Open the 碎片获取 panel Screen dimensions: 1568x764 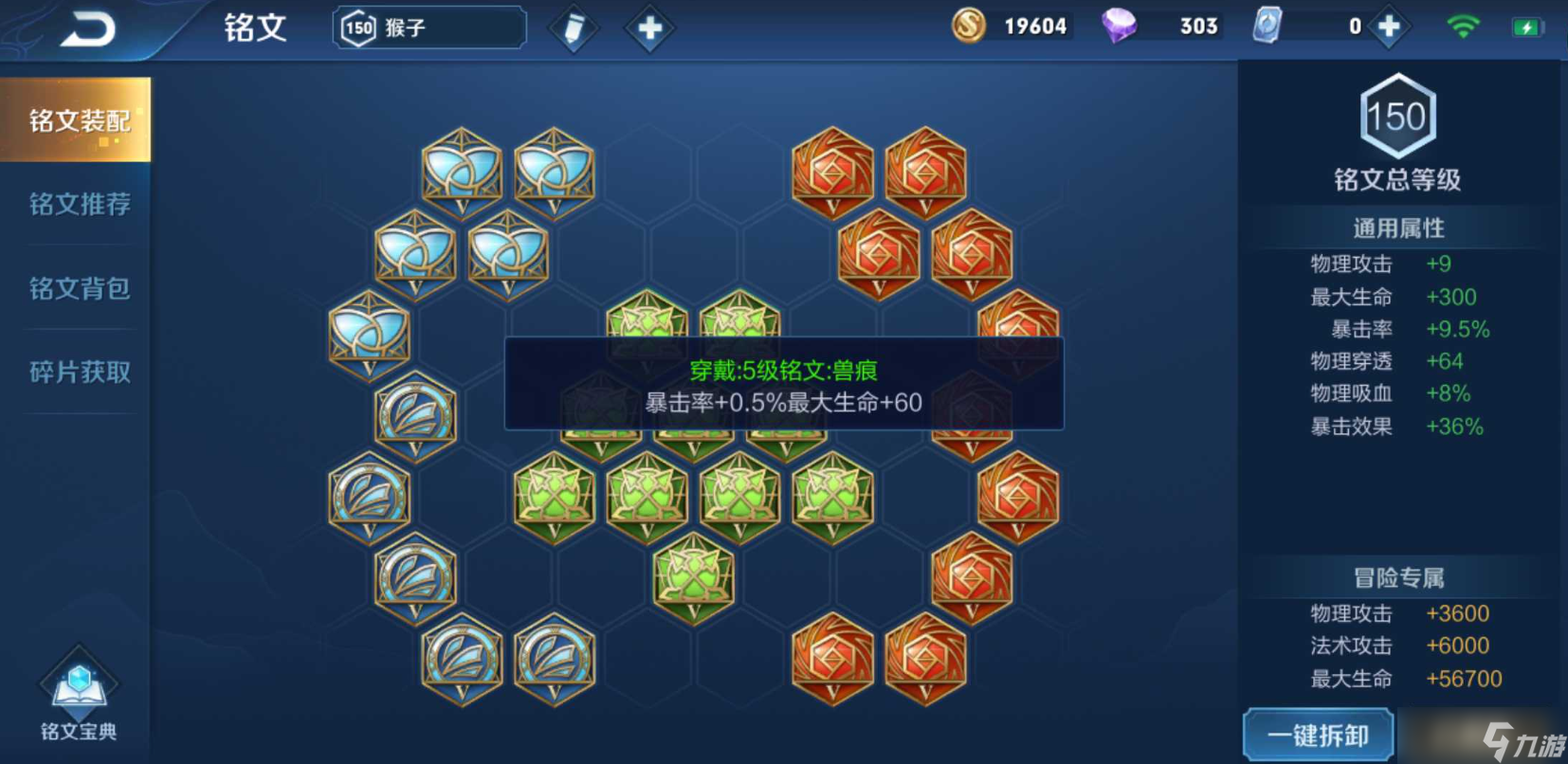tap(76, 373)
